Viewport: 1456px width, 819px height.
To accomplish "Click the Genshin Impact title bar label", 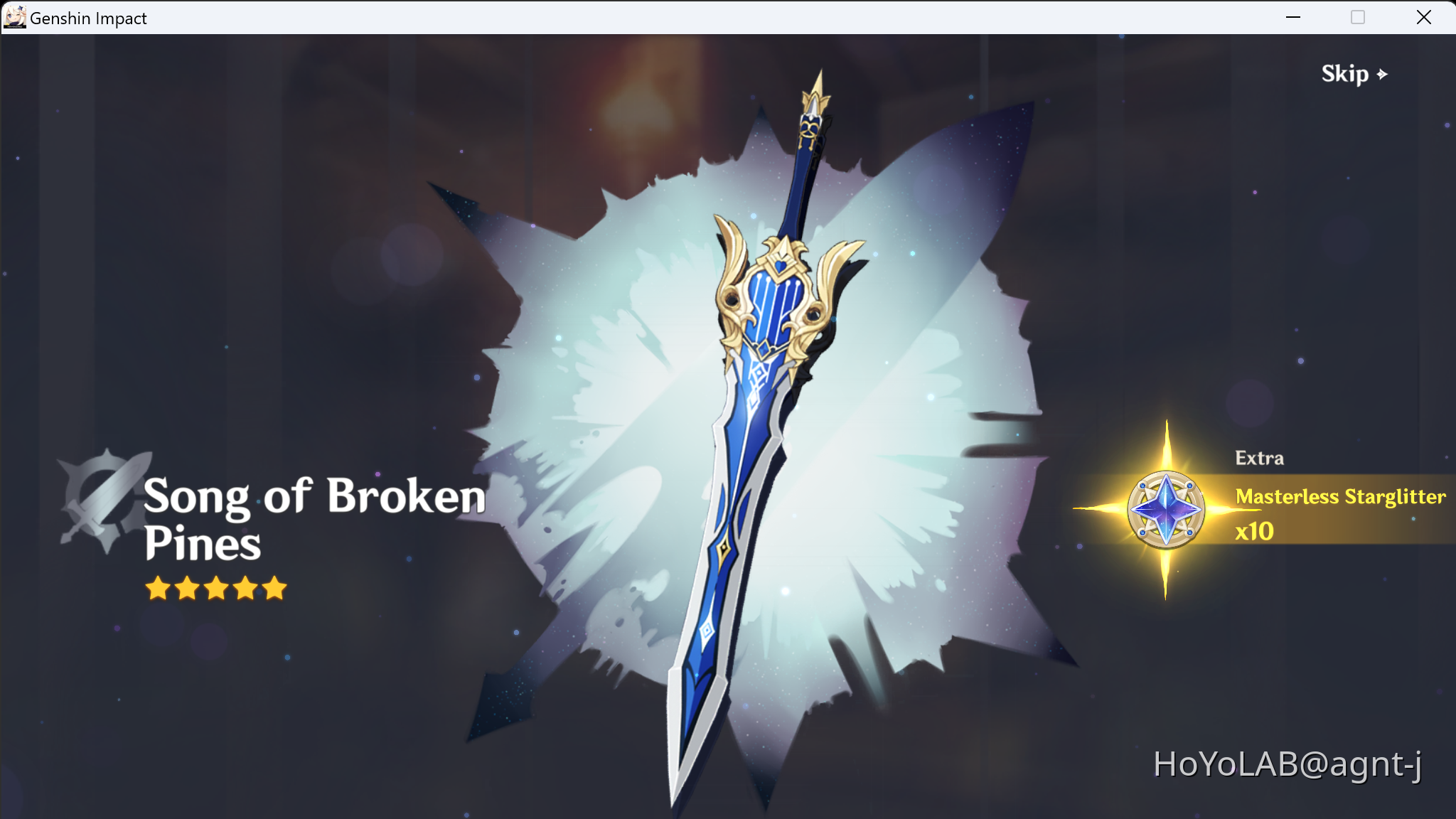I will [89, 18].
